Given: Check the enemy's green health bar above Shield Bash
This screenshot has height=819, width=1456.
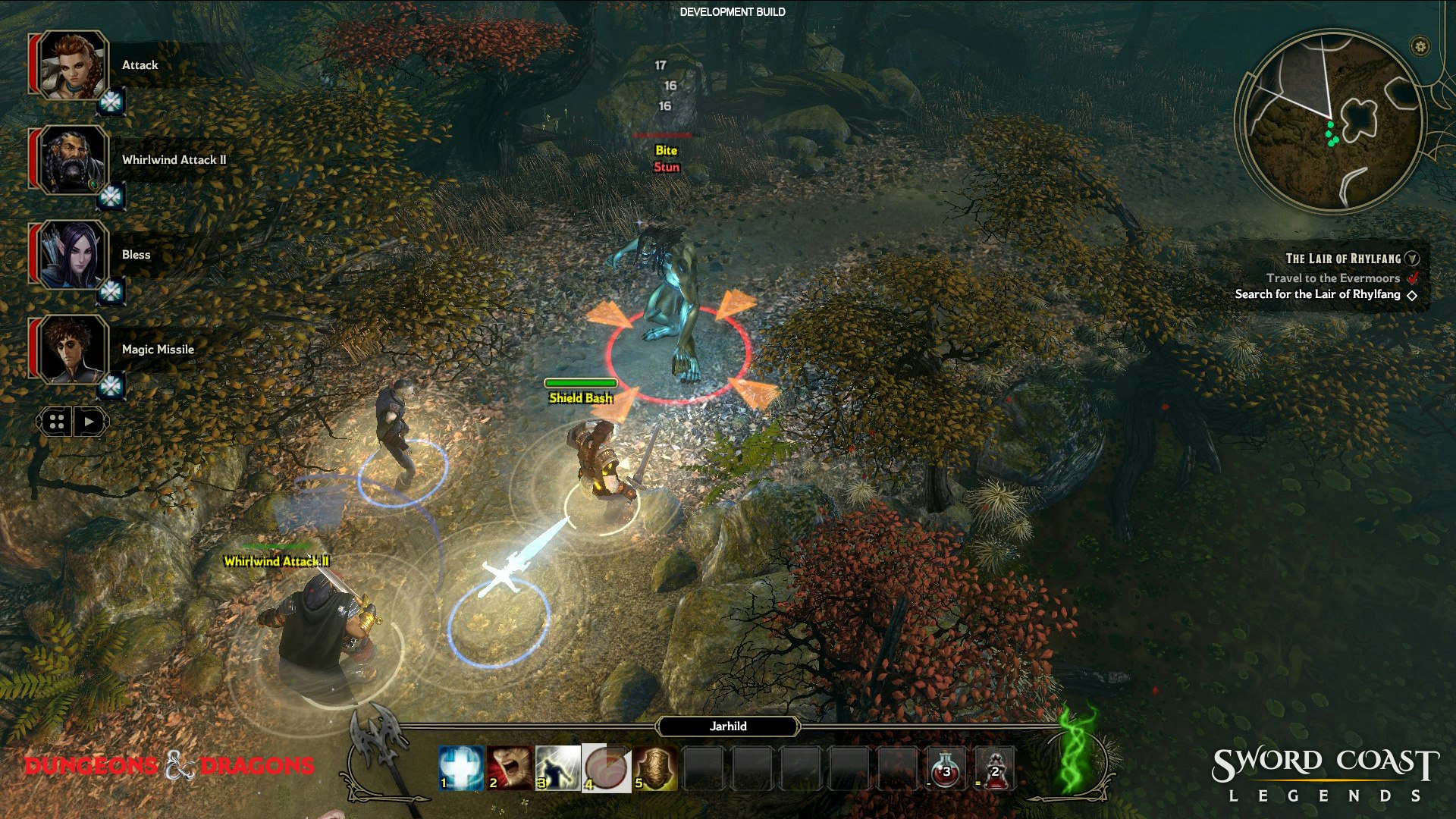Looking at the screenshot, I should 581,383.
